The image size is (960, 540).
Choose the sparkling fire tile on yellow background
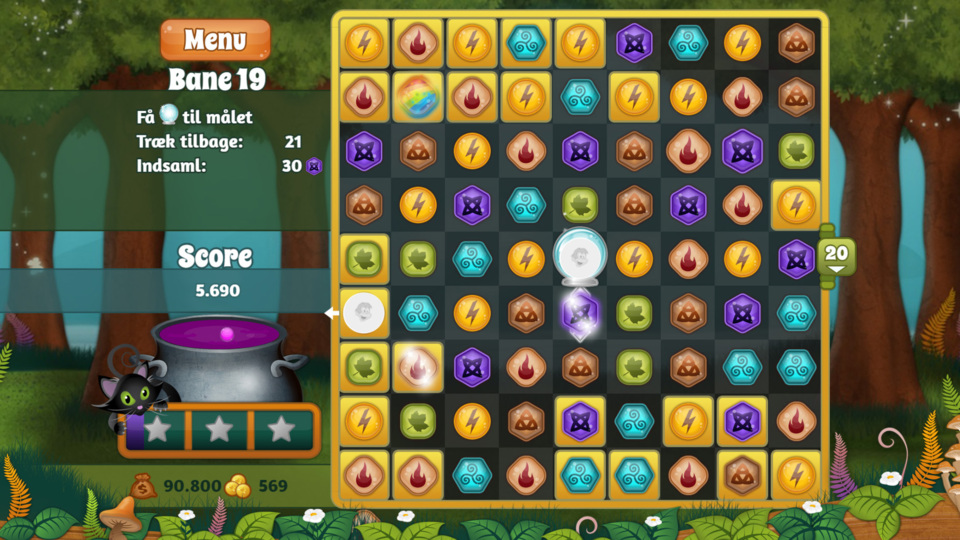418,367
